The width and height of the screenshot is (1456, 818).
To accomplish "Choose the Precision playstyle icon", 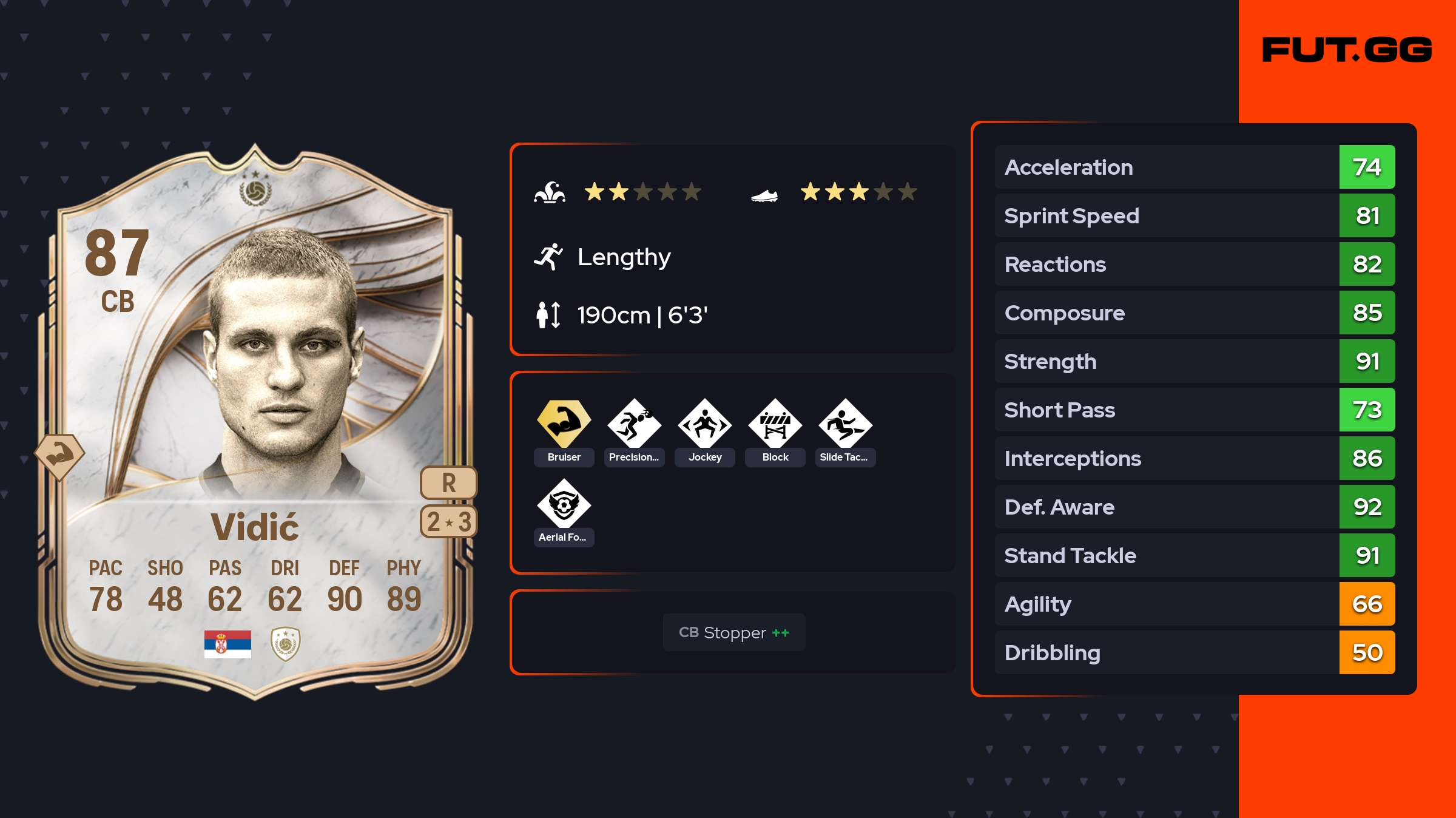I will point(634,424).
